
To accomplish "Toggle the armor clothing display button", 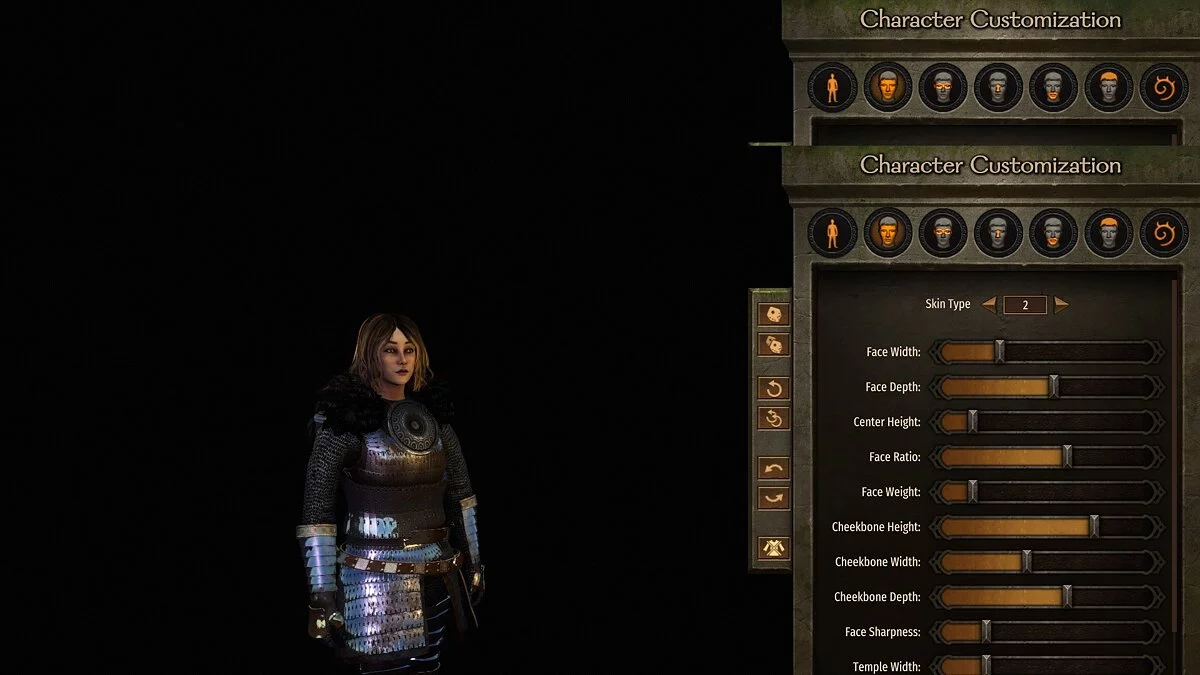I will 774,548.
